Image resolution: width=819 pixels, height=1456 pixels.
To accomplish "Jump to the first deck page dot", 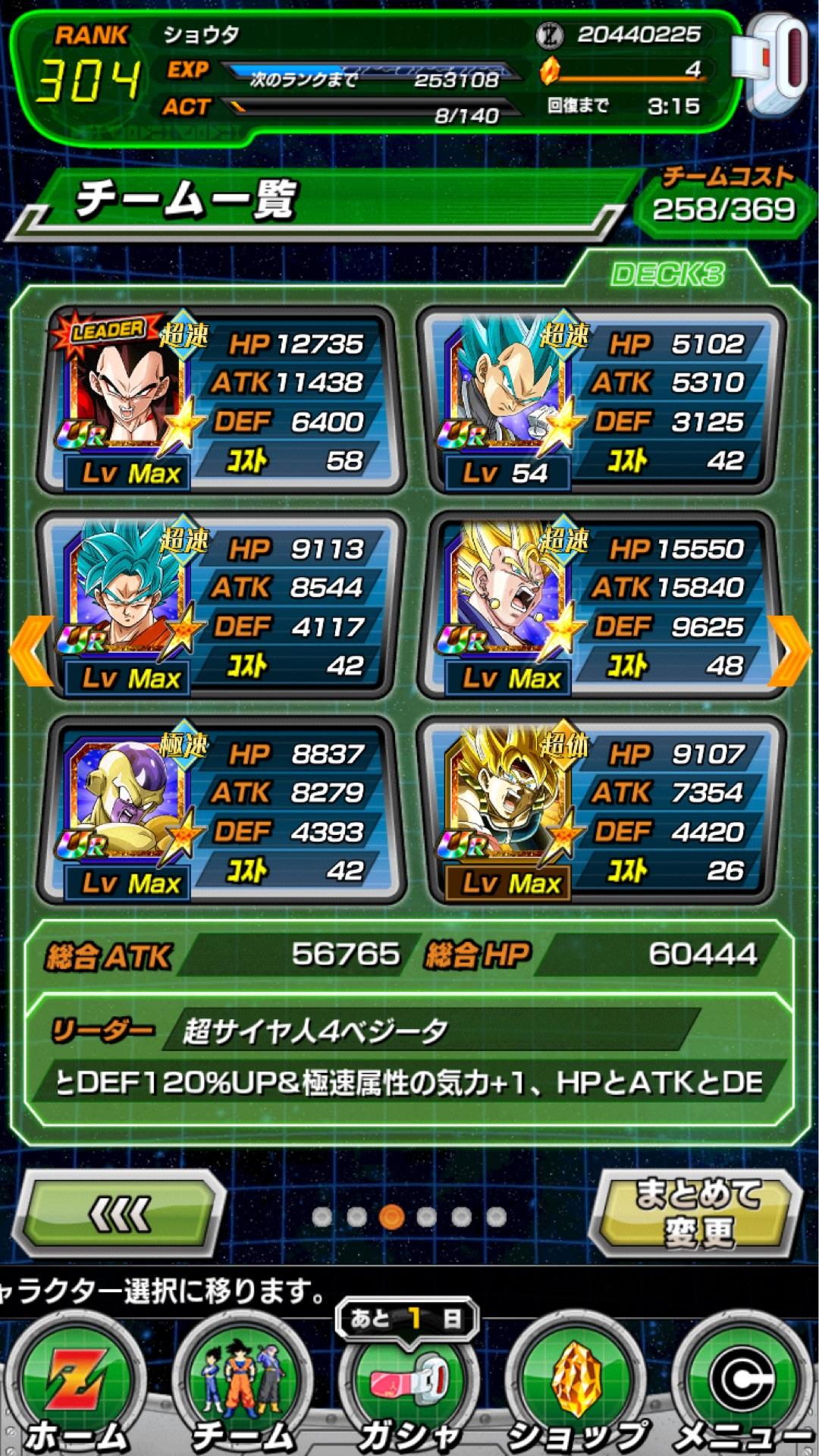I will click(322, 1216).
